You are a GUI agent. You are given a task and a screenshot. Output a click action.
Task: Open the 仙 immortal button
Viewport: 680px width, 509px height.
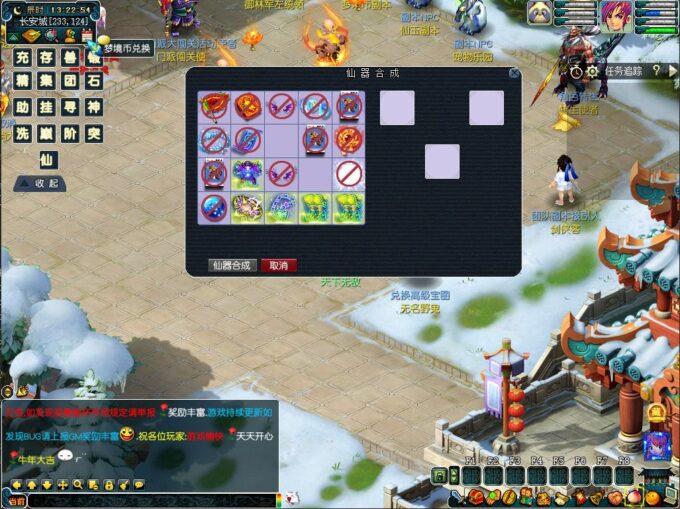46,159
